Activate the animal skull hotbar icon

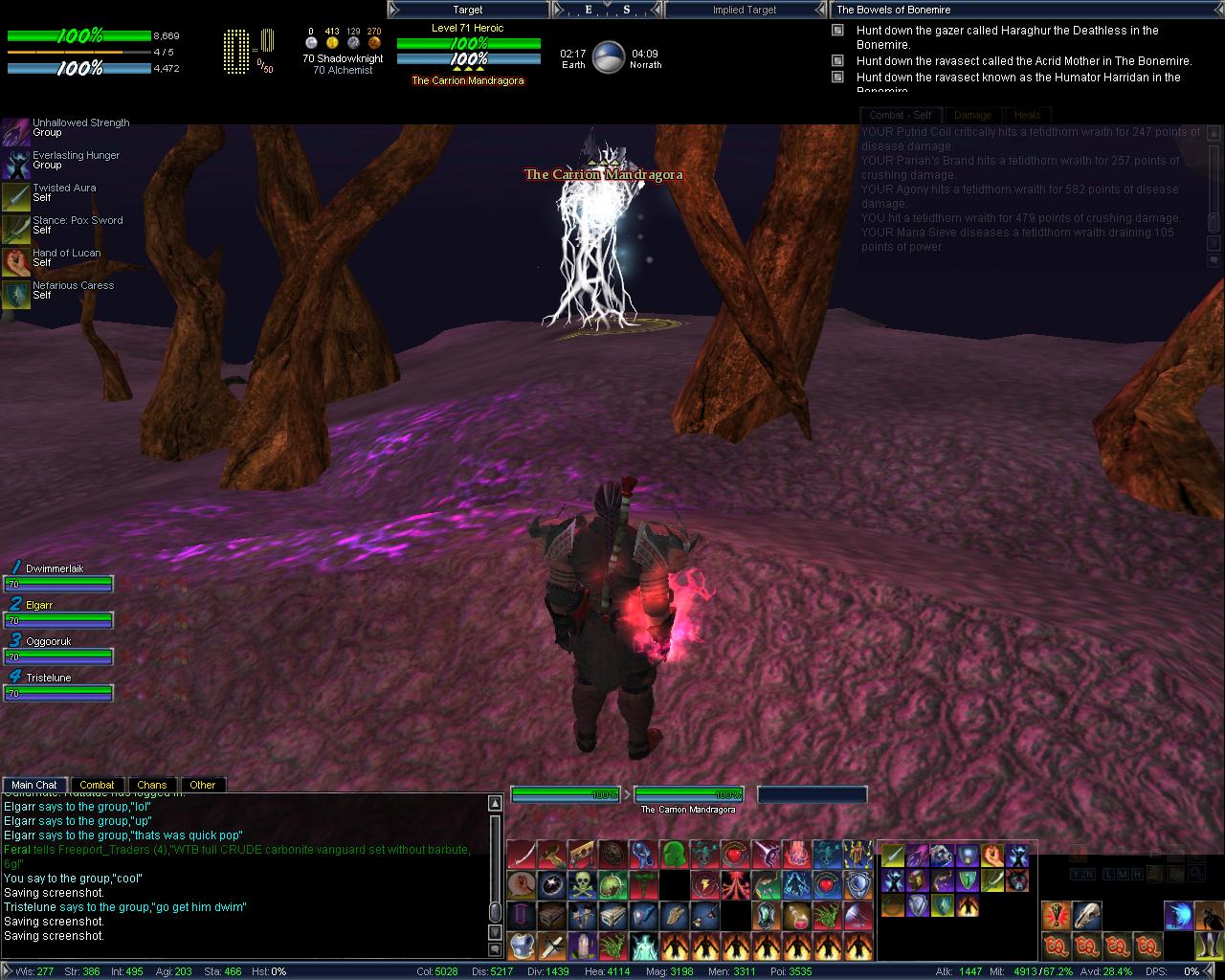(1086, 916)
